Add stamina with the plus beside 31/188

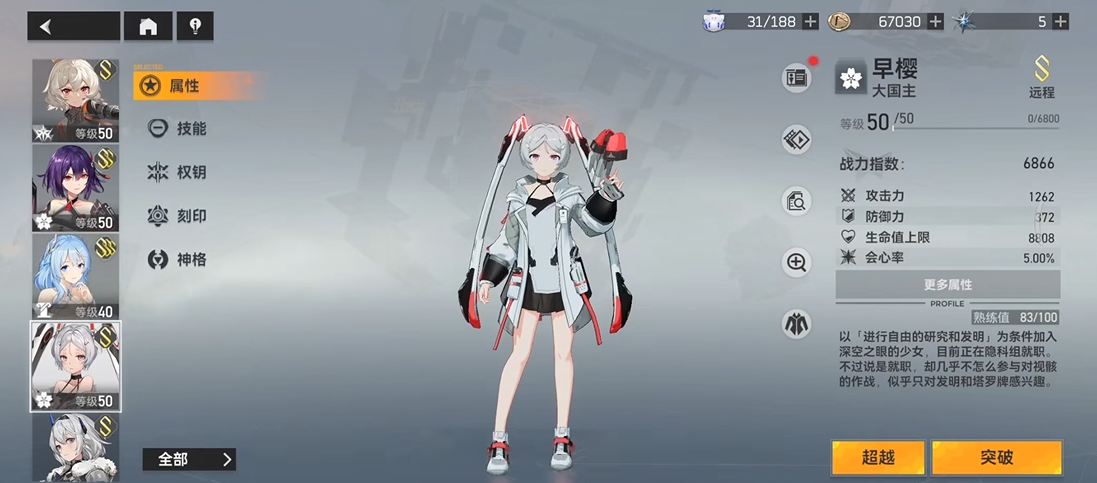(810, 21)
